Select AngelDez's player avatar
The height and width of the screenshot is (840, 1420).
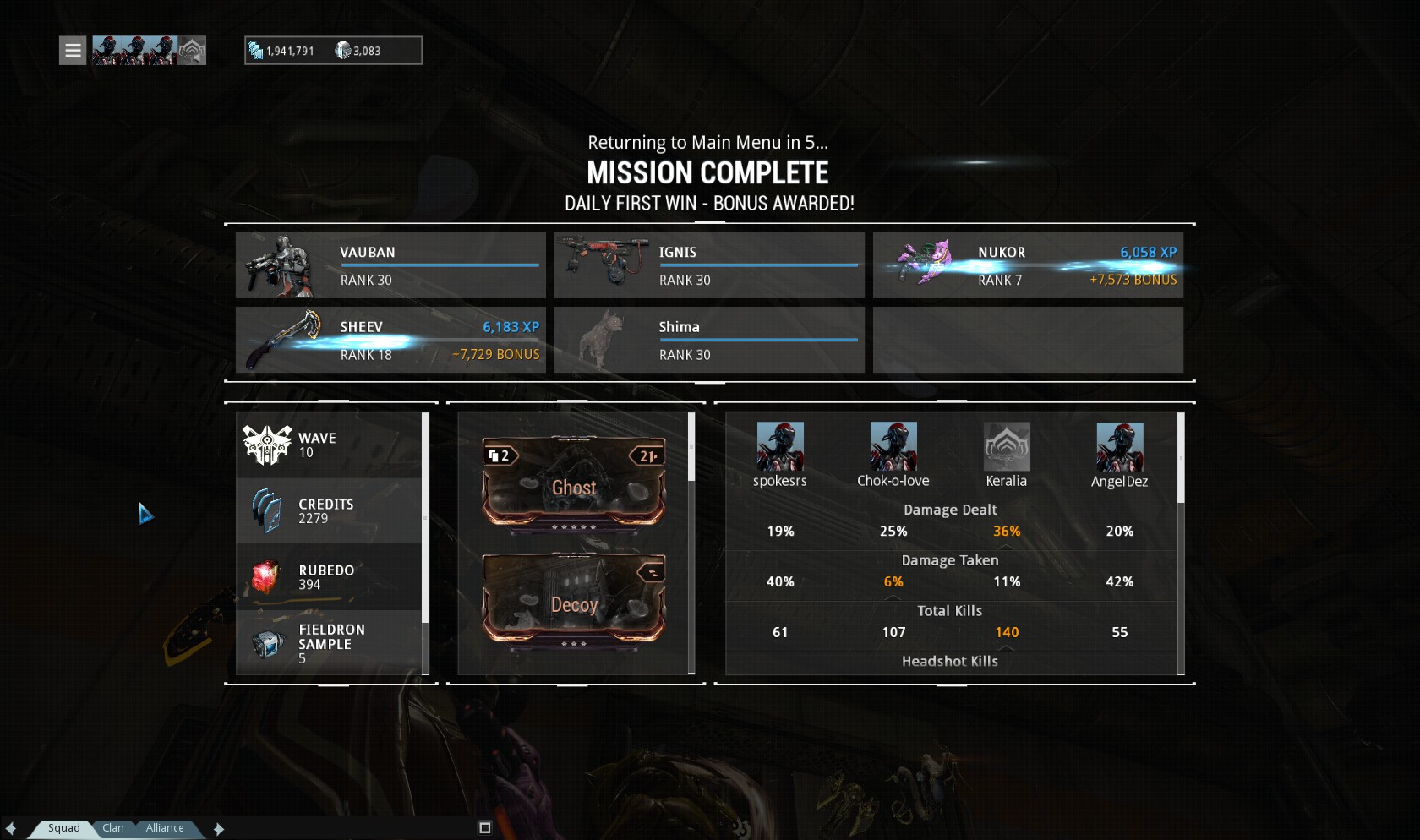coord(1119,446)
